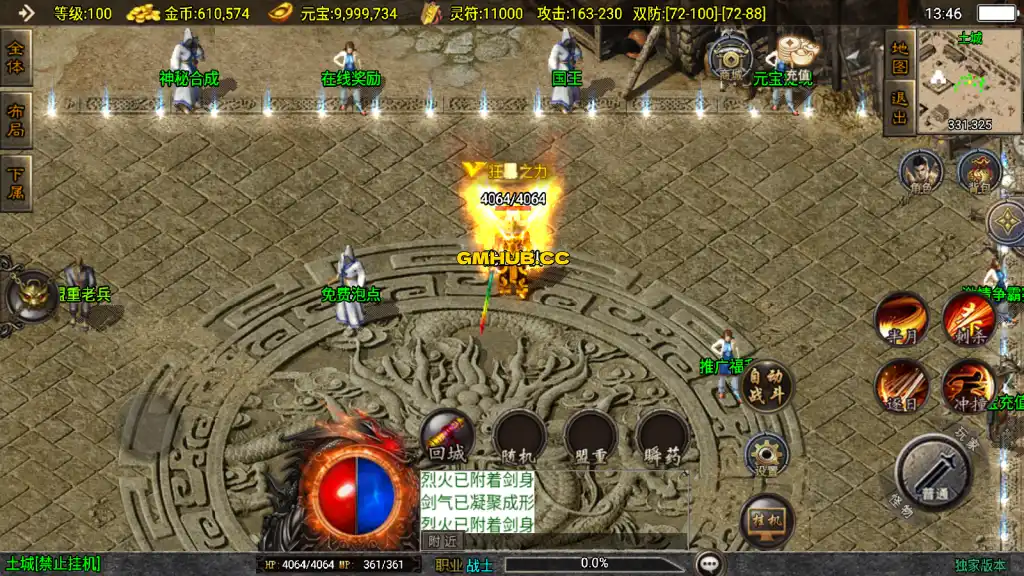The image size is (1024, 576).
Task: Activate the 半月 skill
Action: pyautogui.click(x=901, y=320)
